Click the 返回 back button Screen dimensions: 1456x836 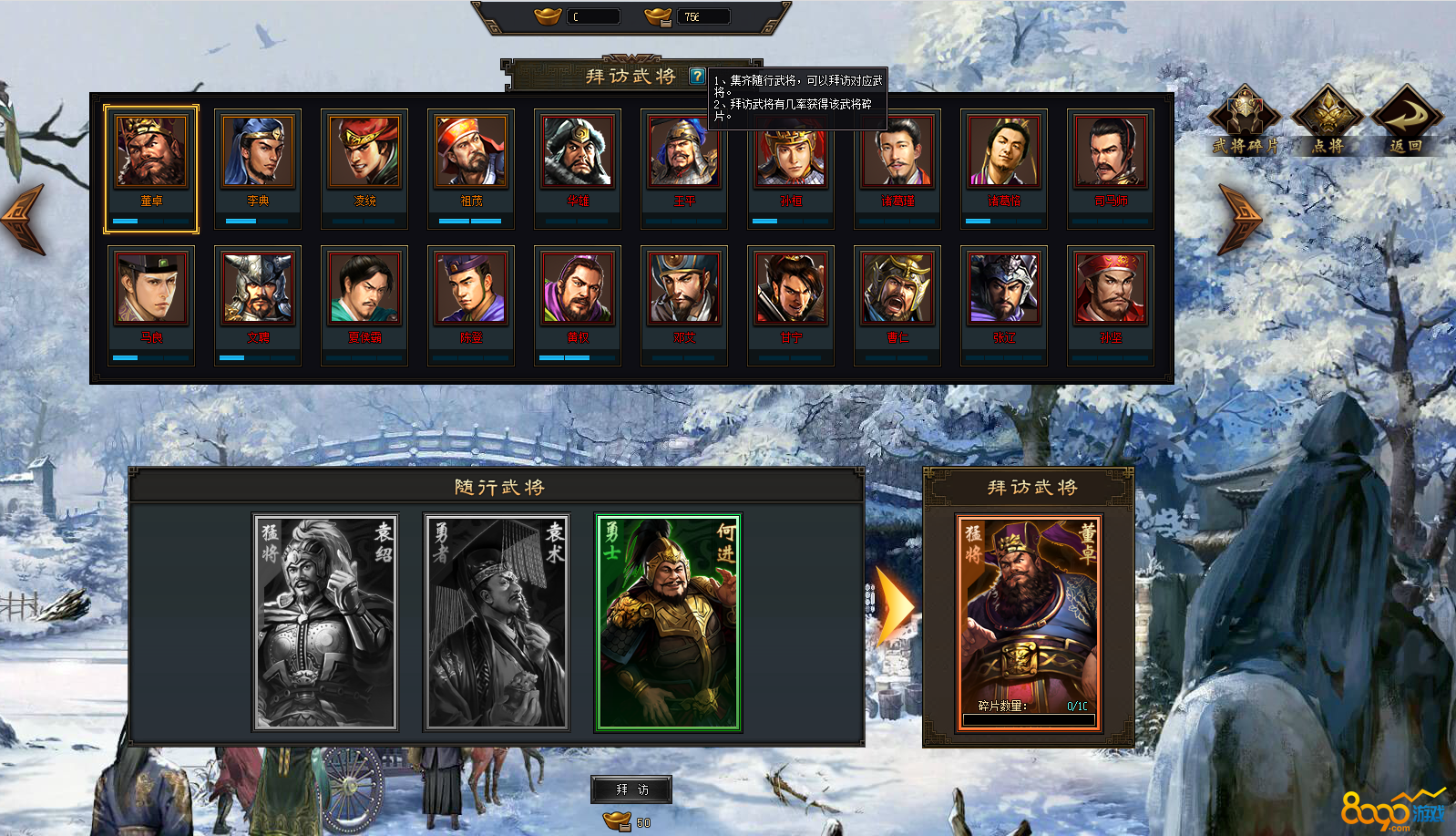coord(1406,120)
